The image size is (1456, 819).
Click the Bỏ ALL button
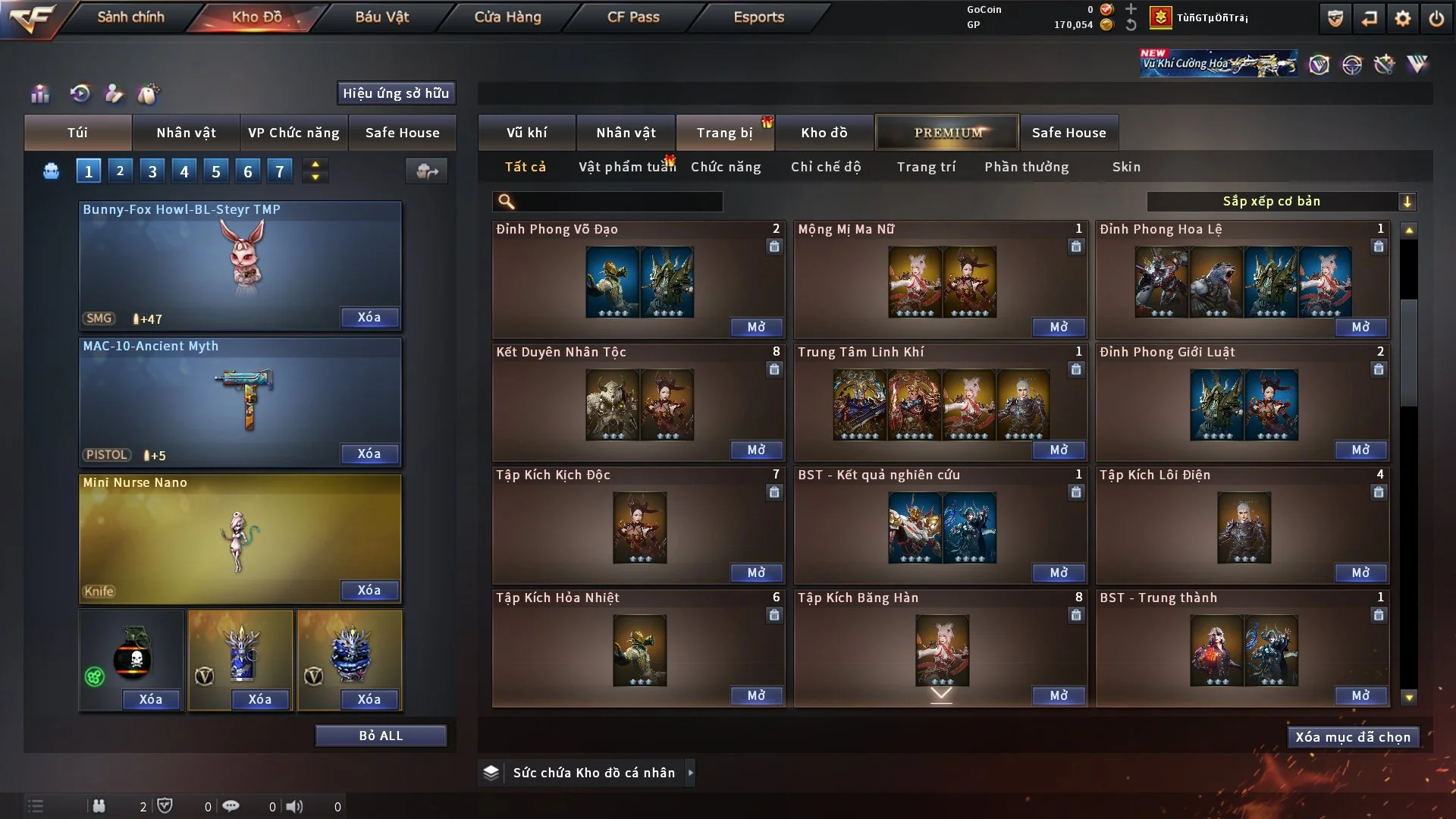tap(381, 736)
